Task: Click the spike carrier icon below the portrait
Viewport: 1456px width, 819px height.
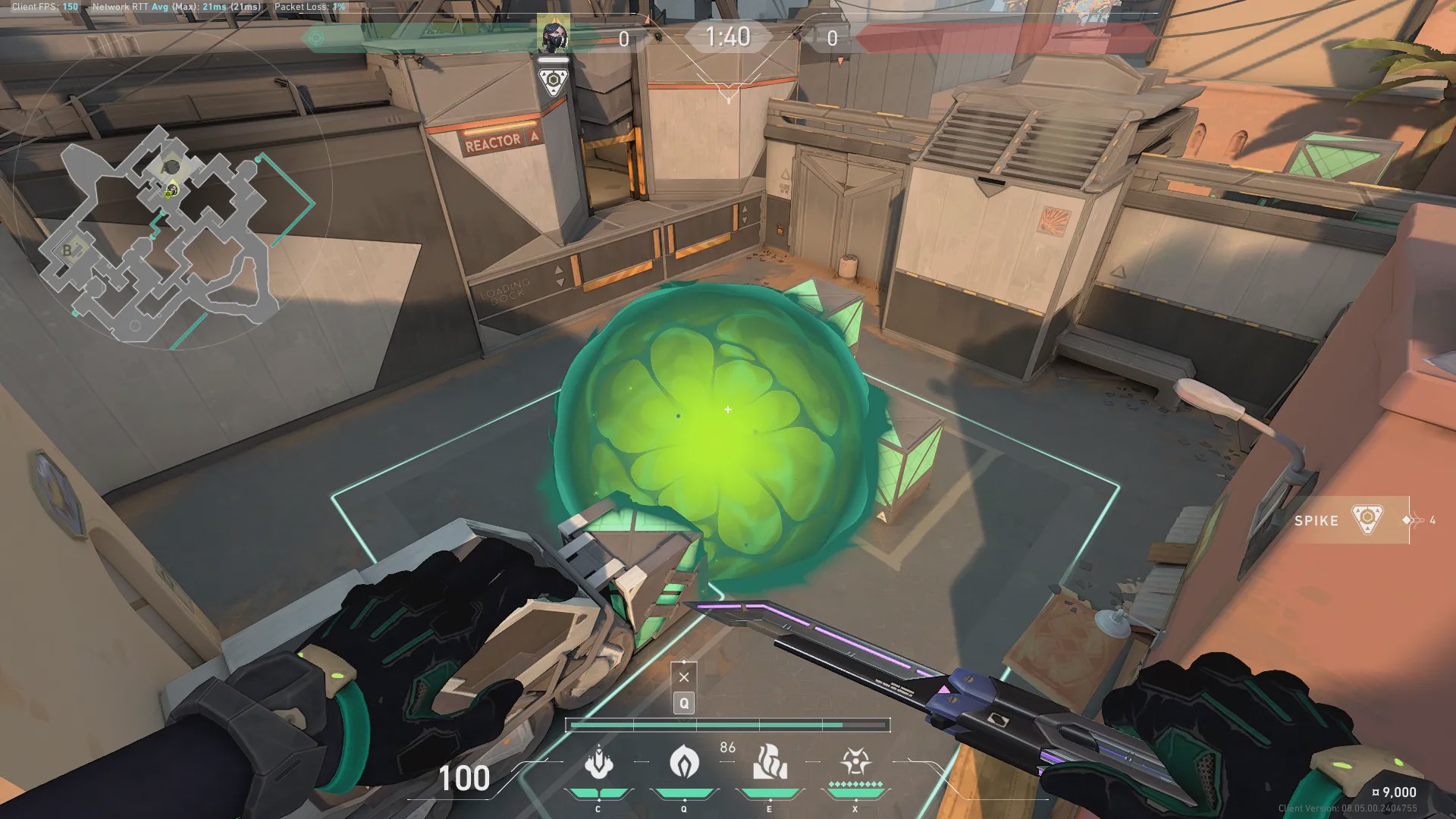Action: [554, 81]
